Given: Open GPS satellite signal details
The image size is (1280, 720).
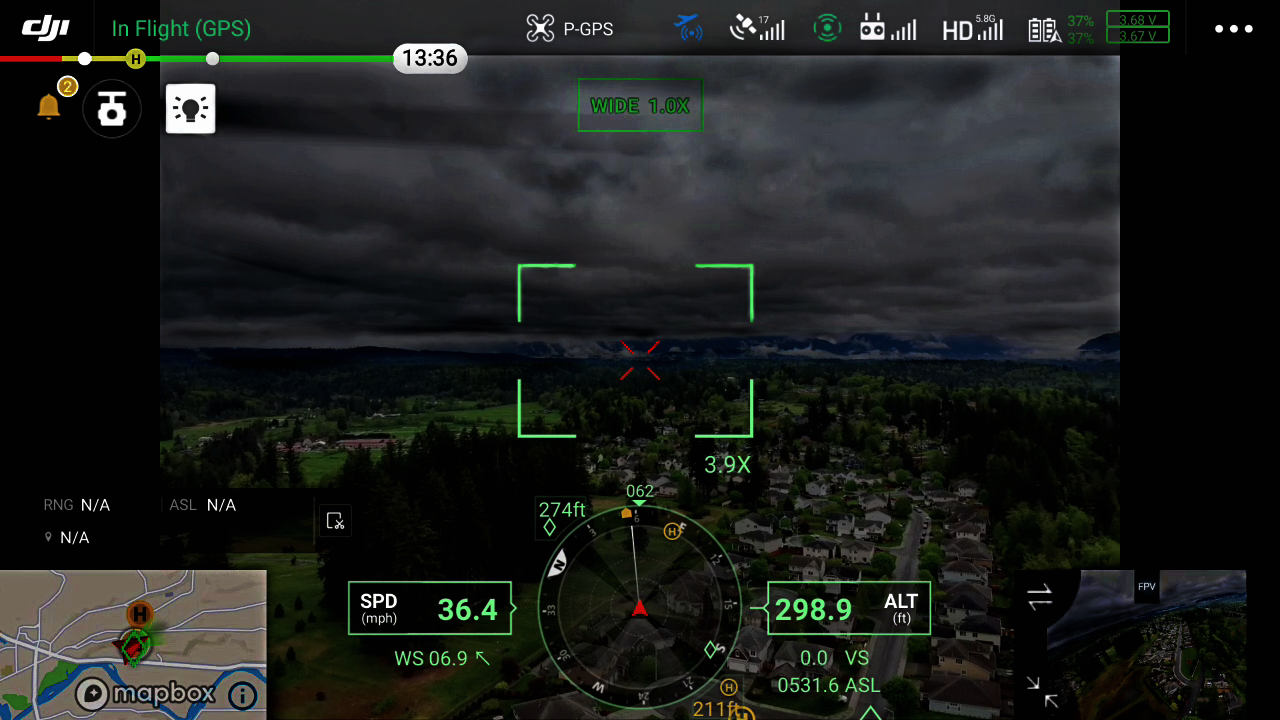Looking at the screenshot, I should [757, 29].
